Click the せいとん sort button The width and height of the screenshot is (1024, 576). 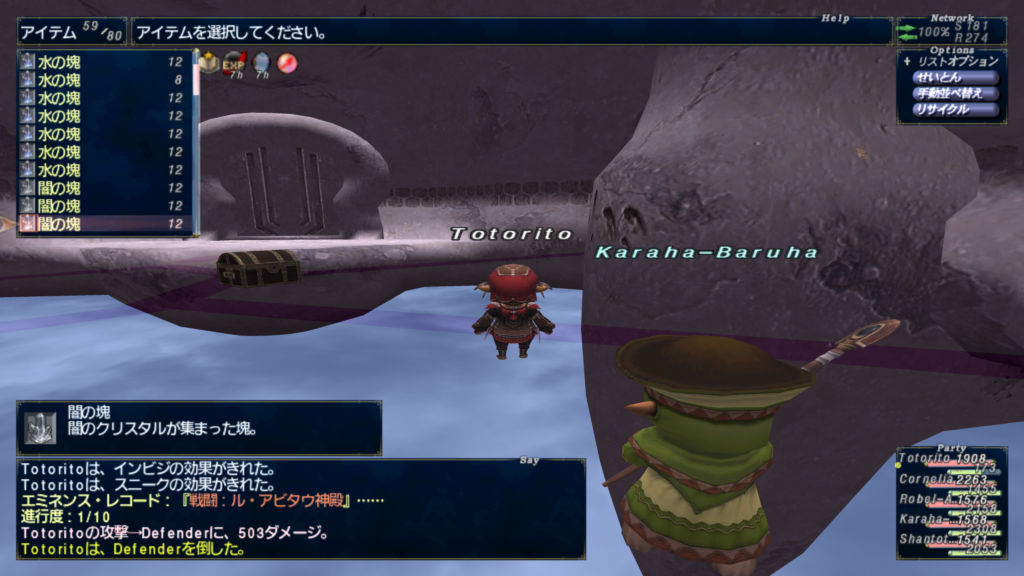[x=955, y=77]
